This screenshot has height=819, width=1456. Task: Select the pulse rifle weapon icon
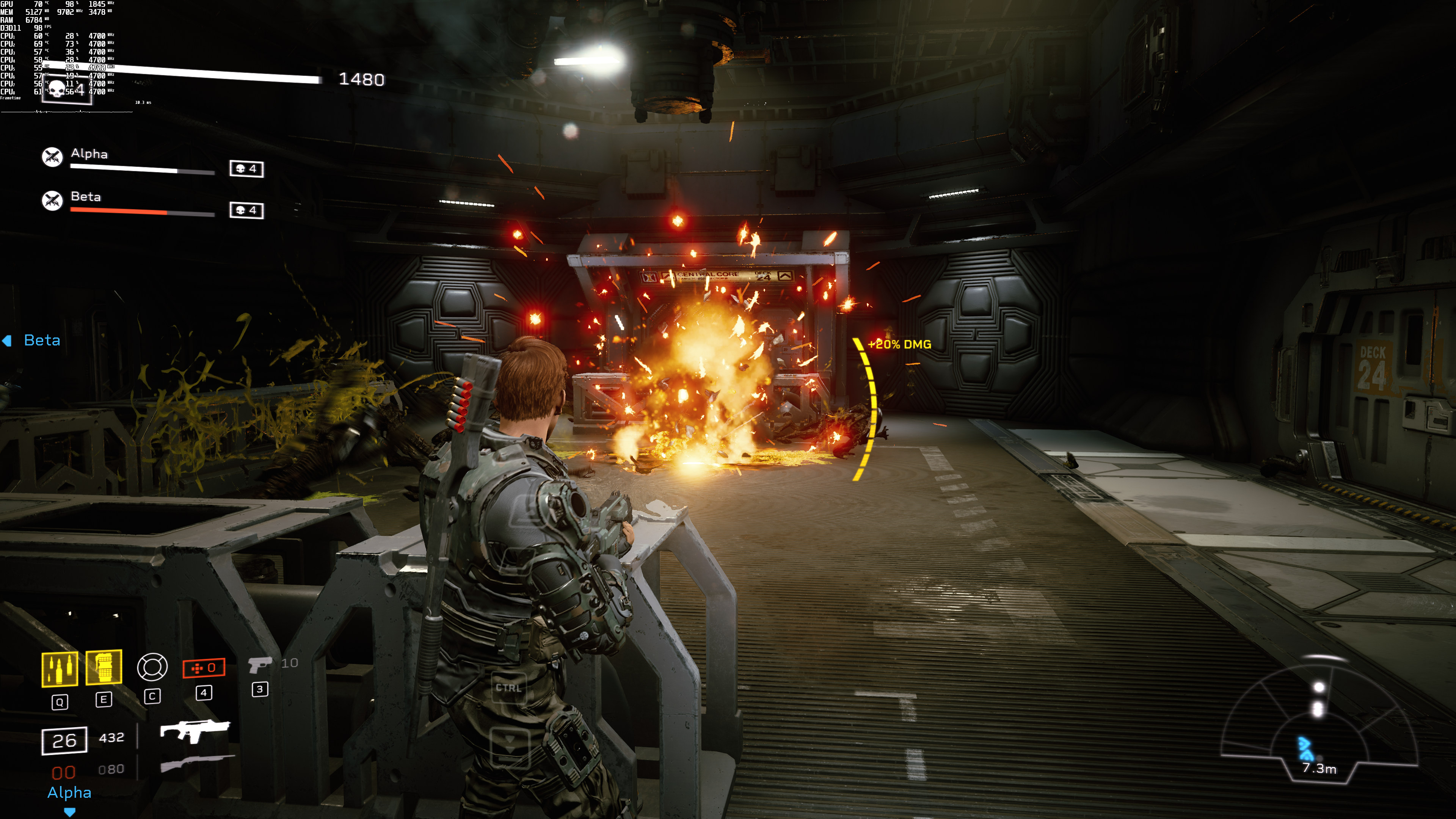point(195,730)
